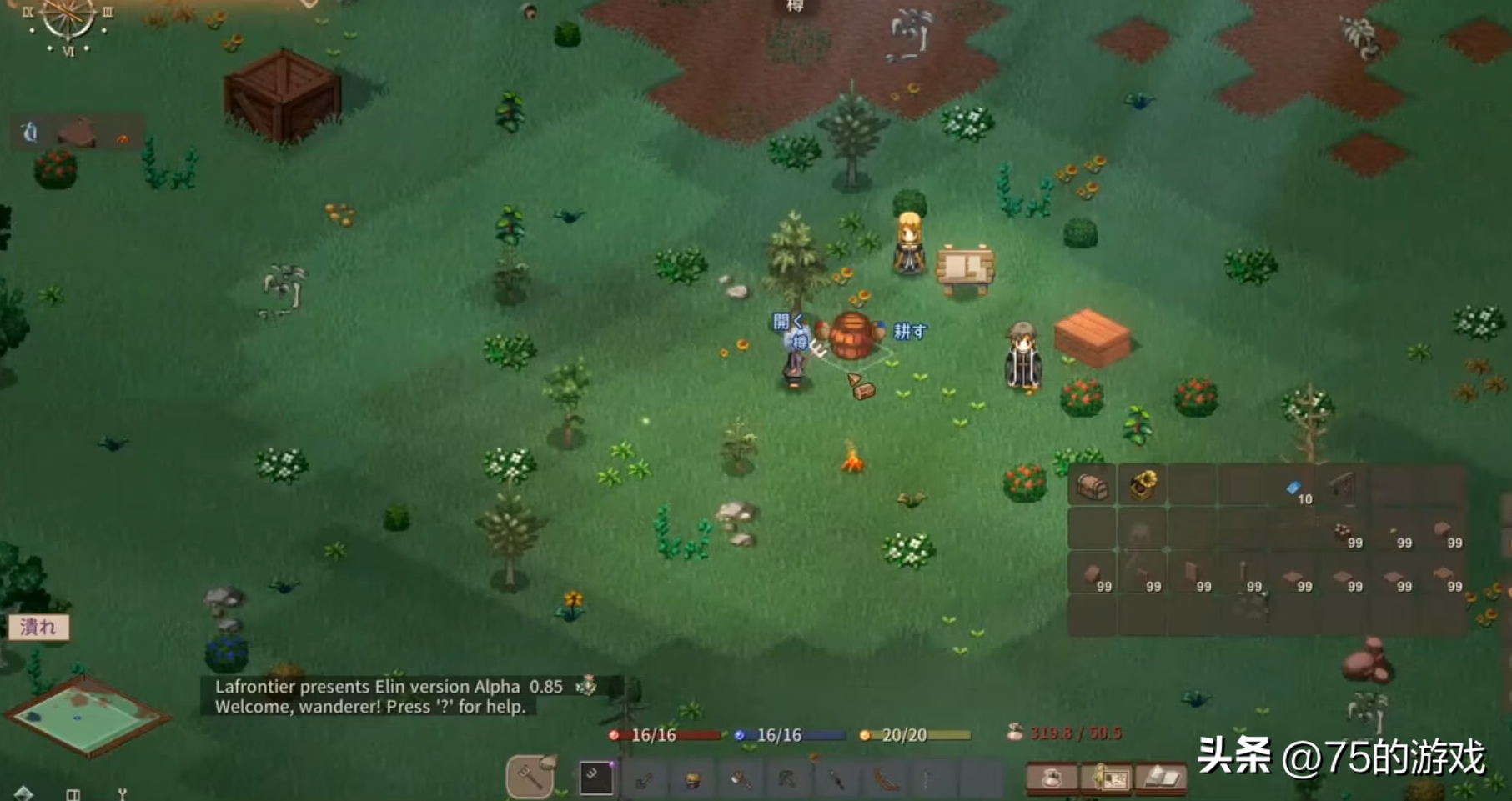
Task: Select the treasure chest inventory slot
Action: tap(1092, 486)
